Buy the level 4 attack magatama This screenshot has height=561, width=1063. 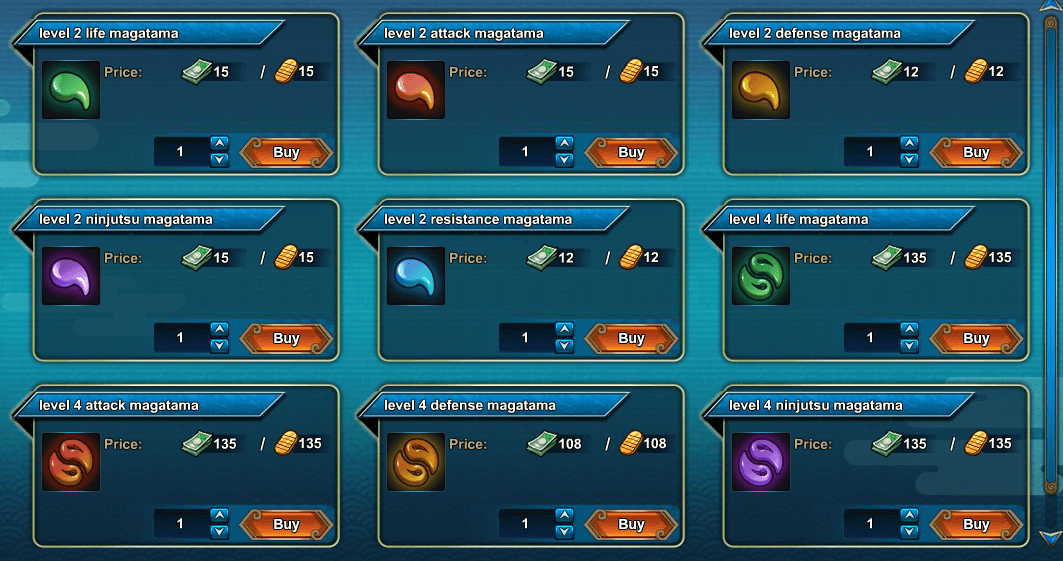[286, 525]
